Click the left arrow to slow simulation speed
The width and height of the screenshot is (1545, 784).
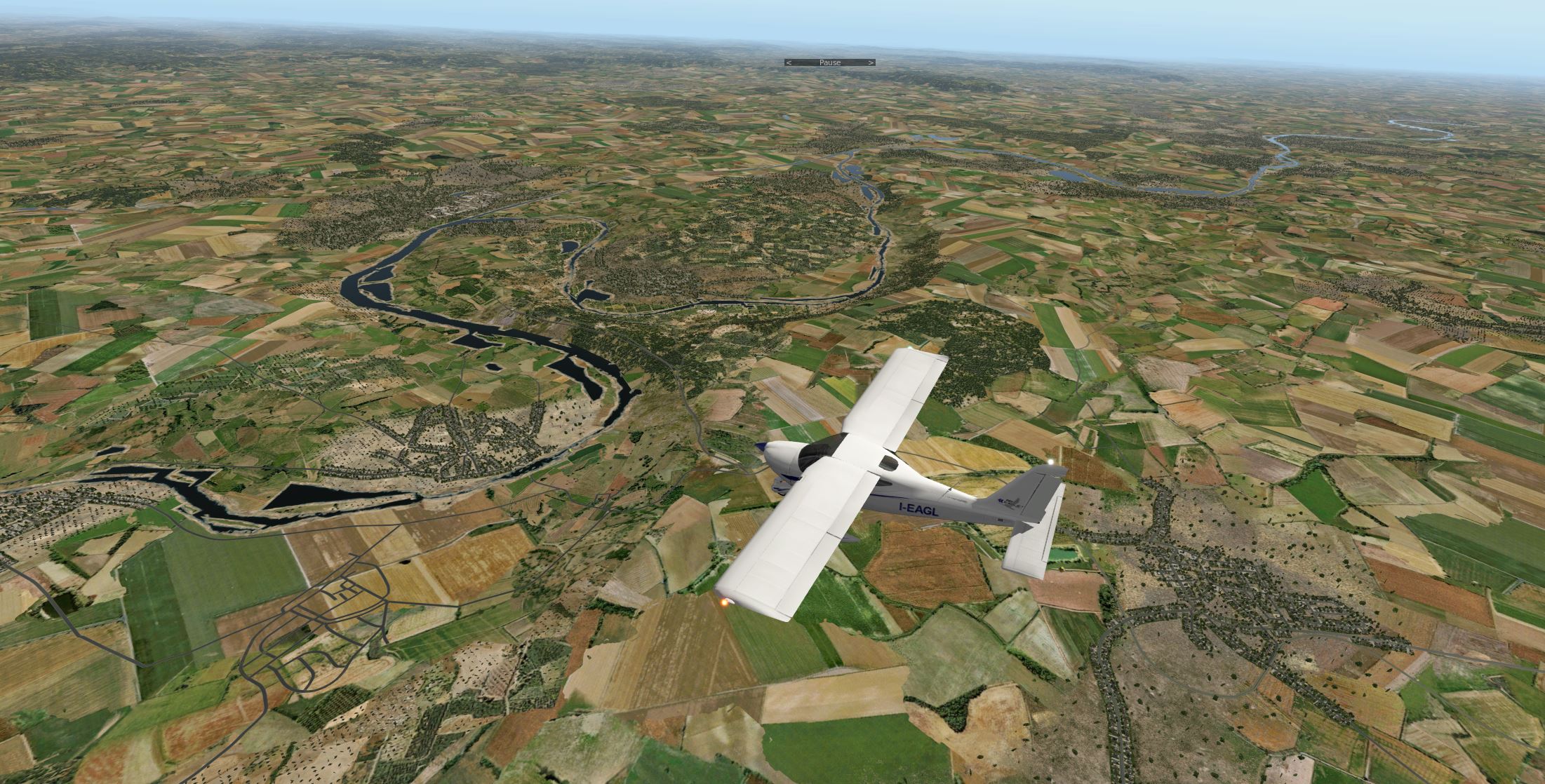coord(790,63)
